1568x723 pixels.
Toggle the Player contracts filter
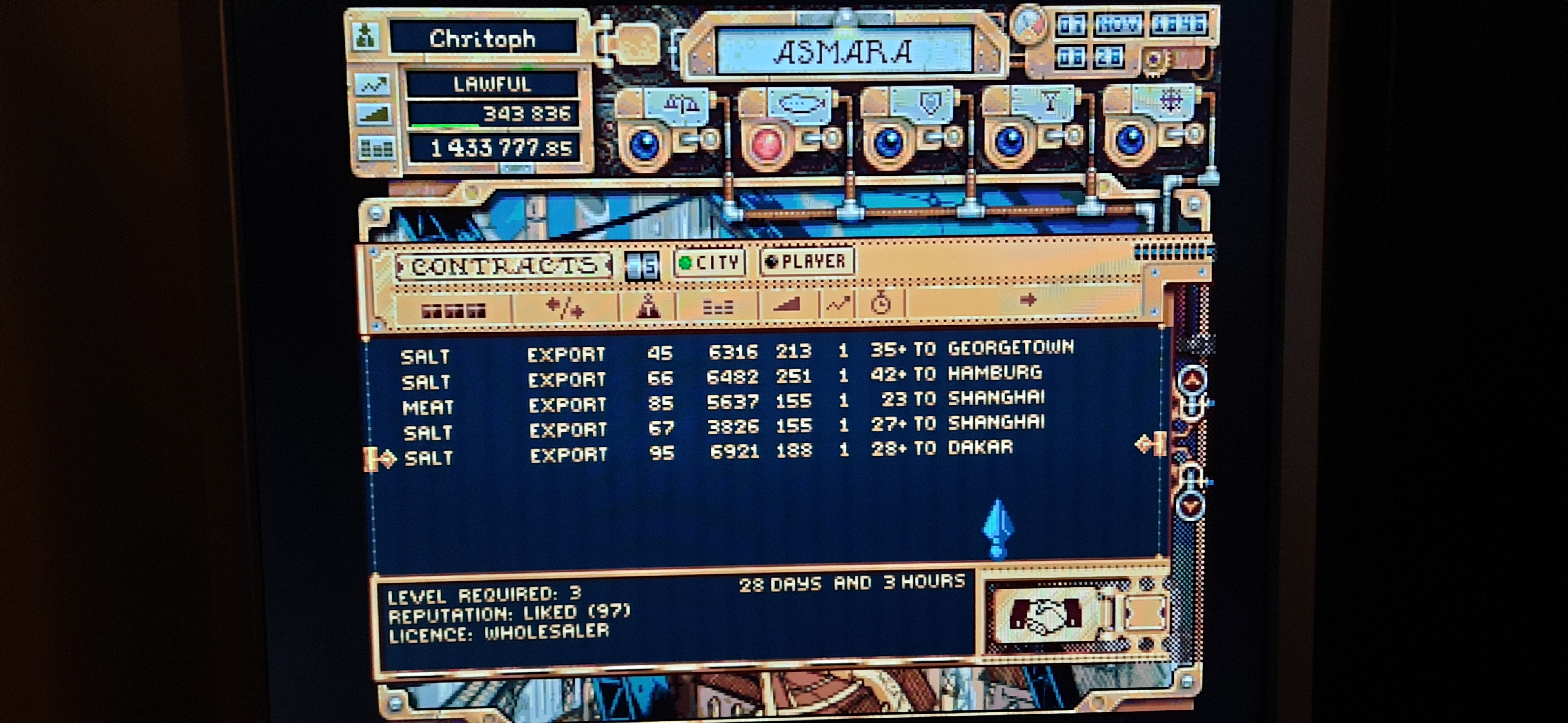[x=806, y=262]
